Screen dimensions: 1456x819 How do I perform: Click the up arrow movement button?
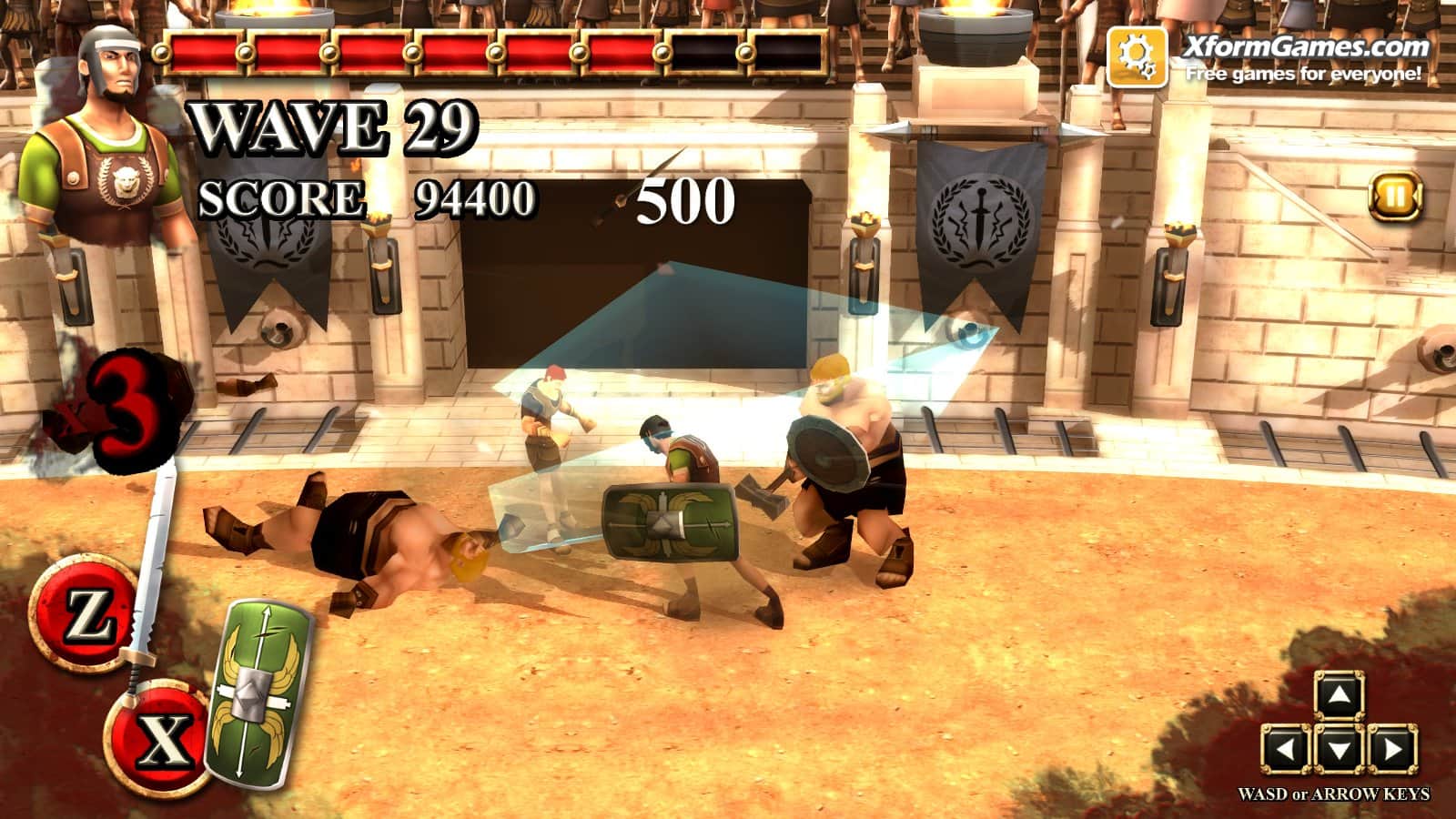[1339, 698]
